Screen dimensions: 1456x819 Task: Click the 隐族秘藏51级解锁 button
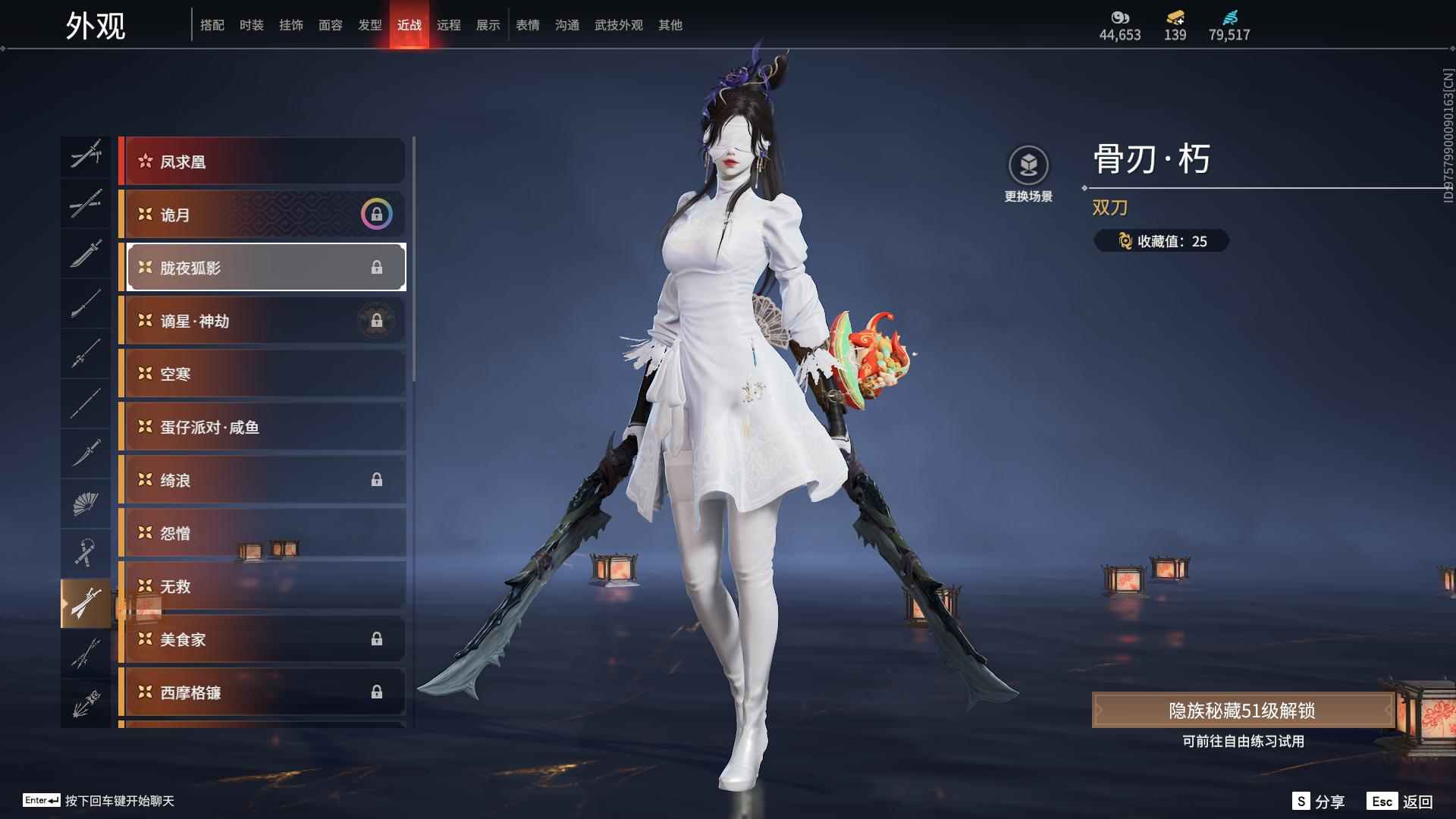click(1242, 710)
